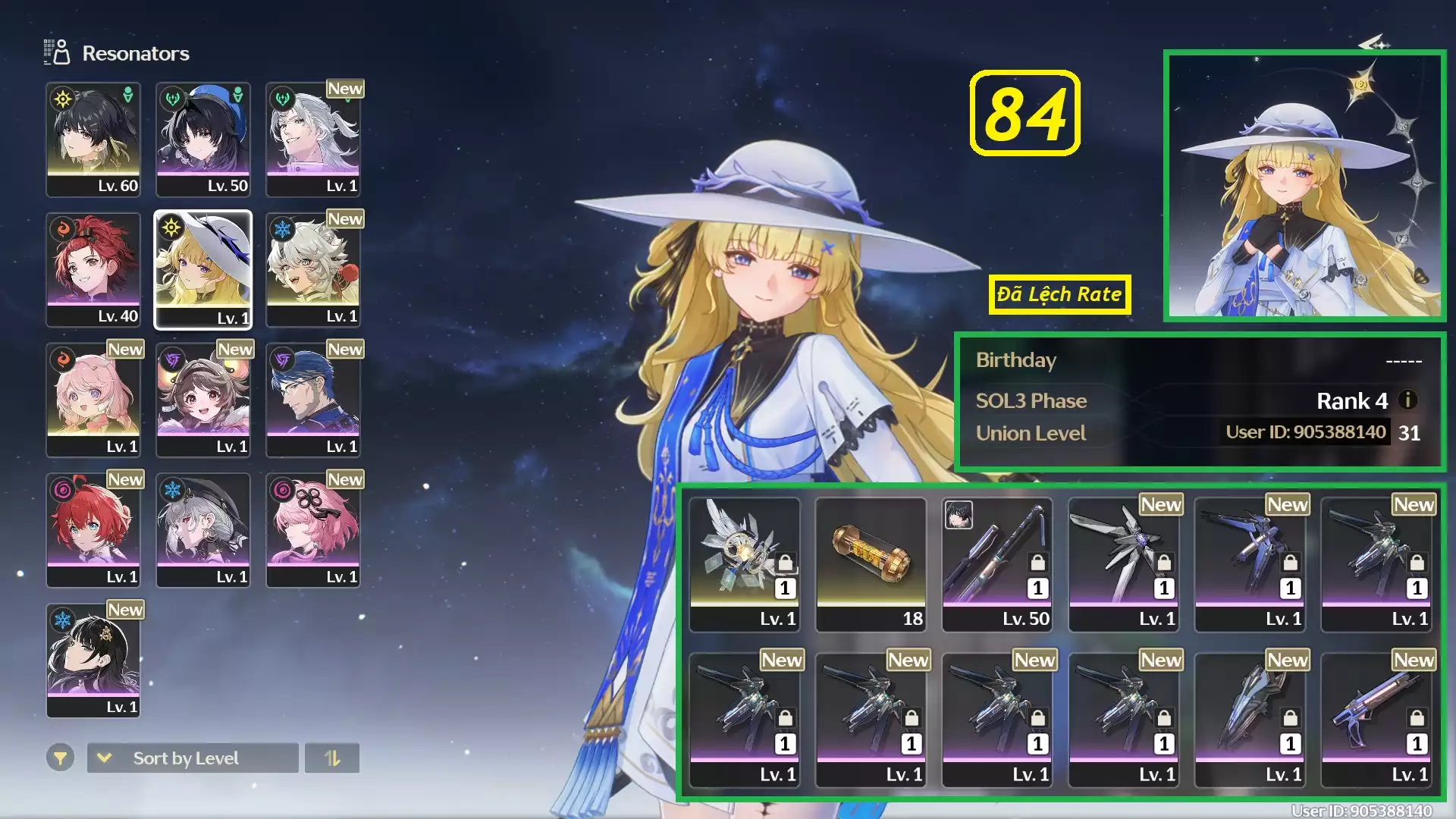Click the SOL3 Phase info icon
This screenshot has height=819, width=1456.
1407,400
